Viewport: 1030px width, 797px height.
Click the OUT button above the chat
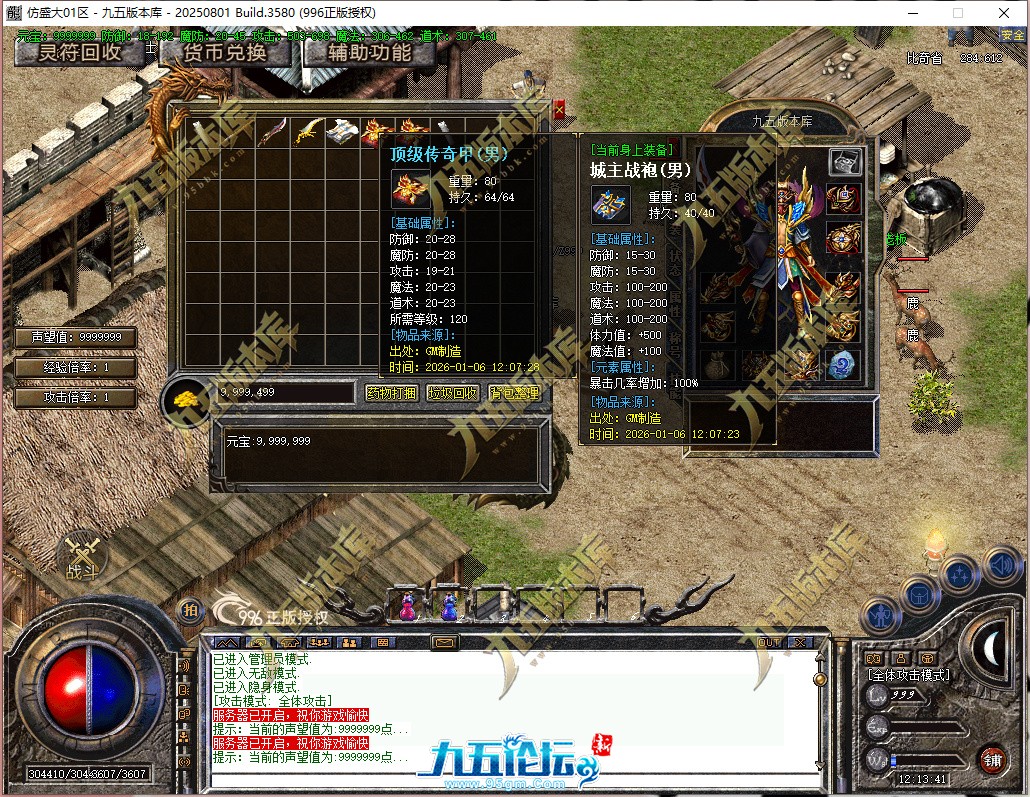click(x=769, y=642)
